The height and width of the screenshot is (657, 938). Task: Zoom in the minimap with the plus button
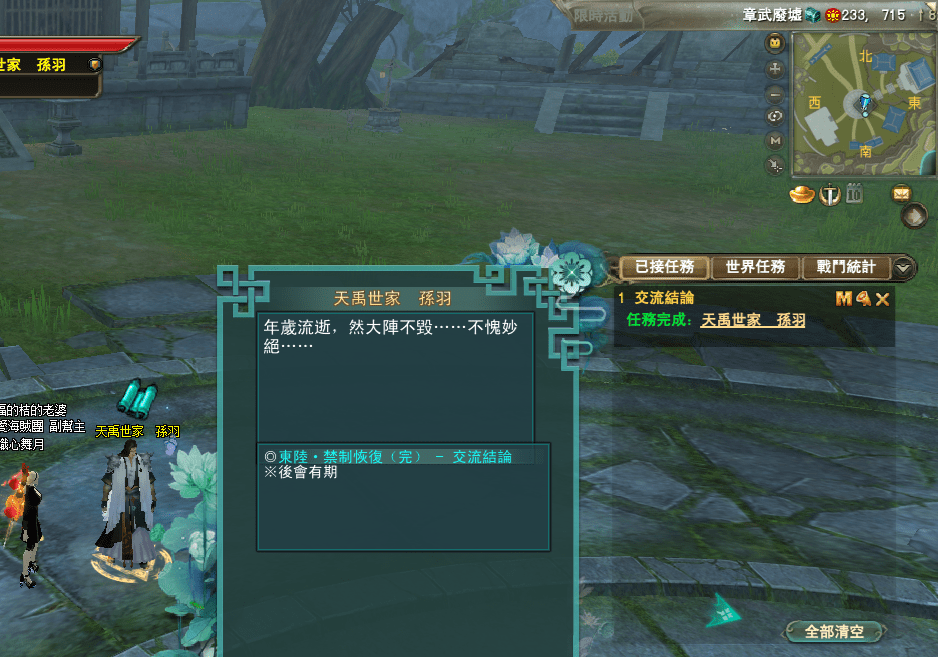point(775,69)
